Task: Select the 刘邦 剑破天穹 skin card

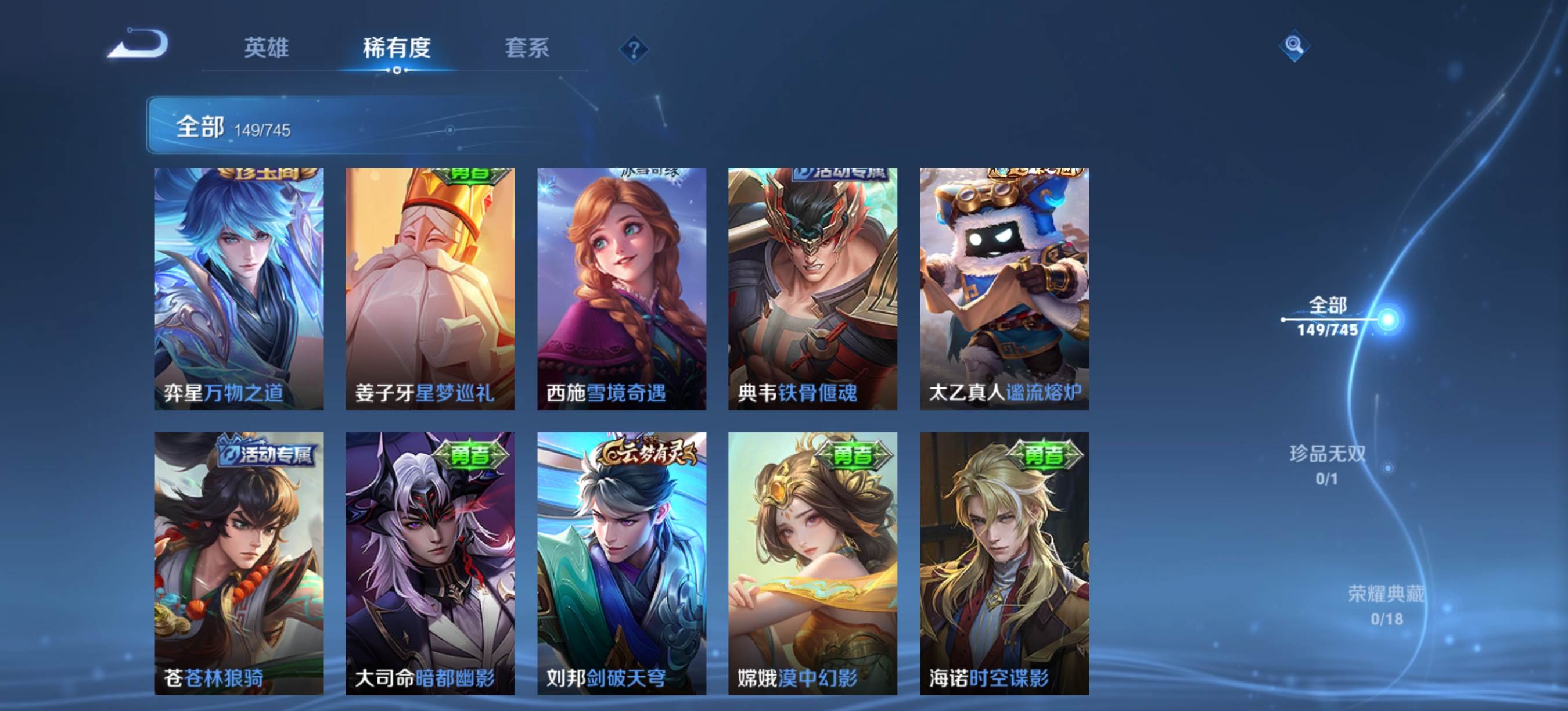Action: (x=621, y=563)
